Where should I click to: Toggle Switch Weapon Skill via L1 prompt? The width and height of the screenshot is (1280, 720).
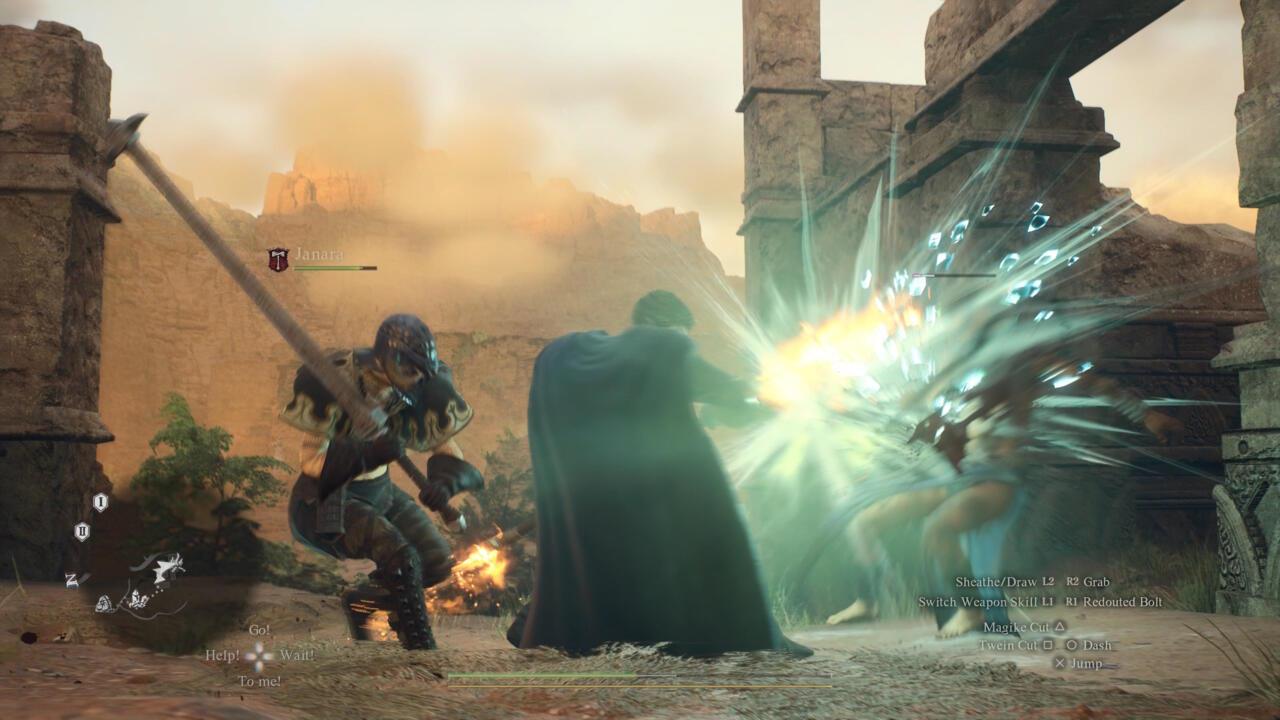(1049, 602)
